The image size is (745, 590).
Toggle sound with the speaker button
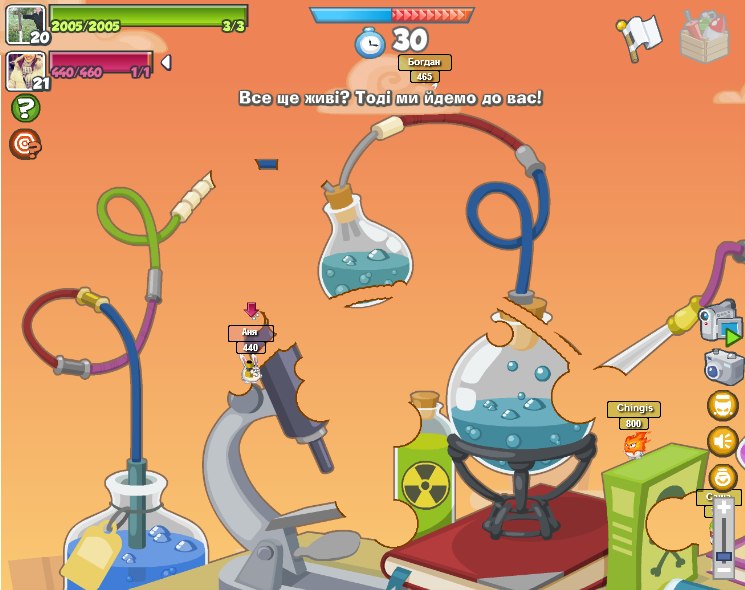click(722, 441)
